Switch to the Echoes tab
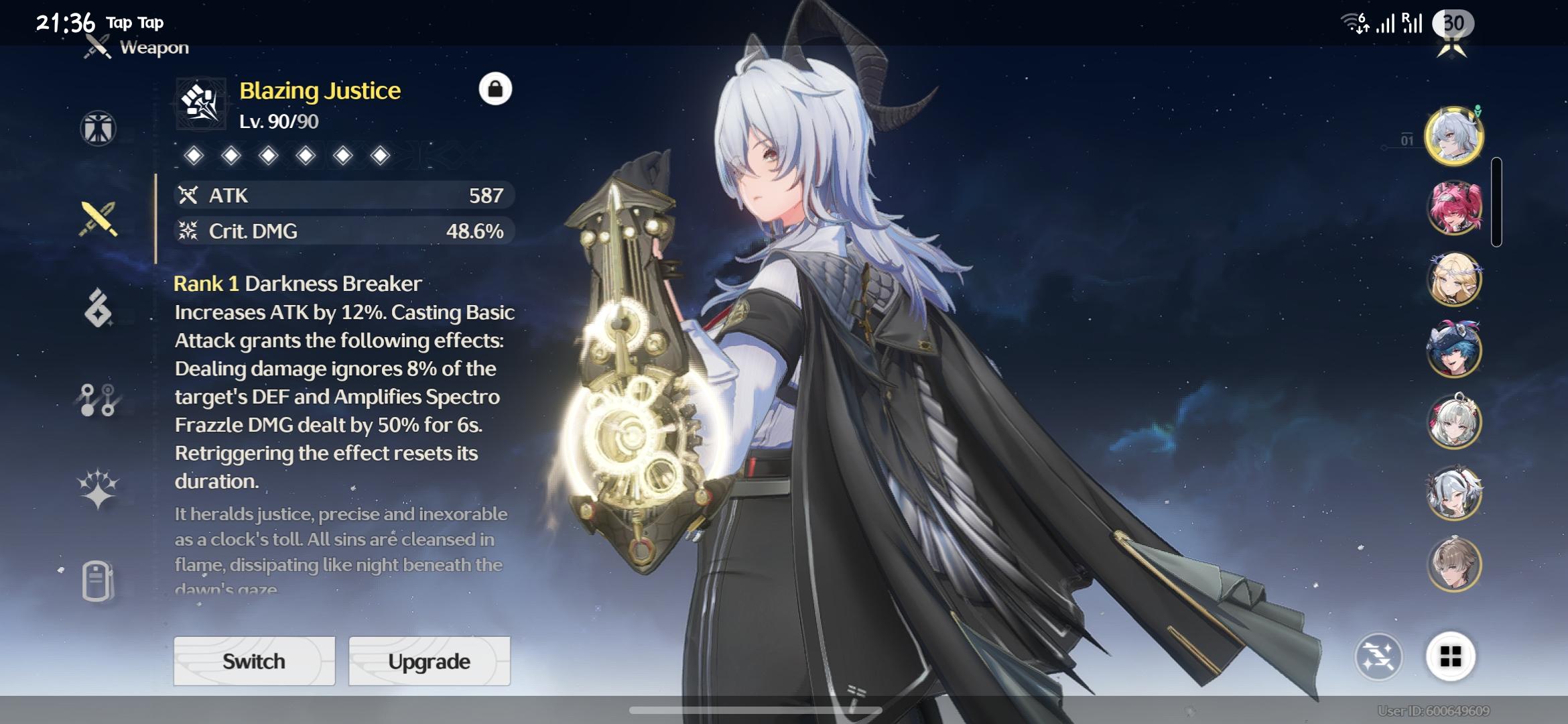 (99, 308)
